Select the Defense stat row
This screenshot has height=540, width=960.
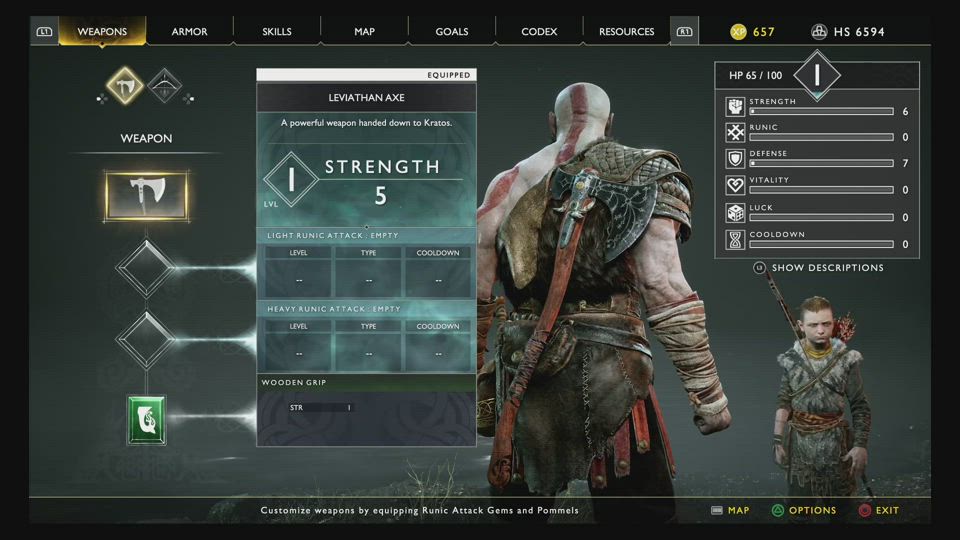pos(816,158)
